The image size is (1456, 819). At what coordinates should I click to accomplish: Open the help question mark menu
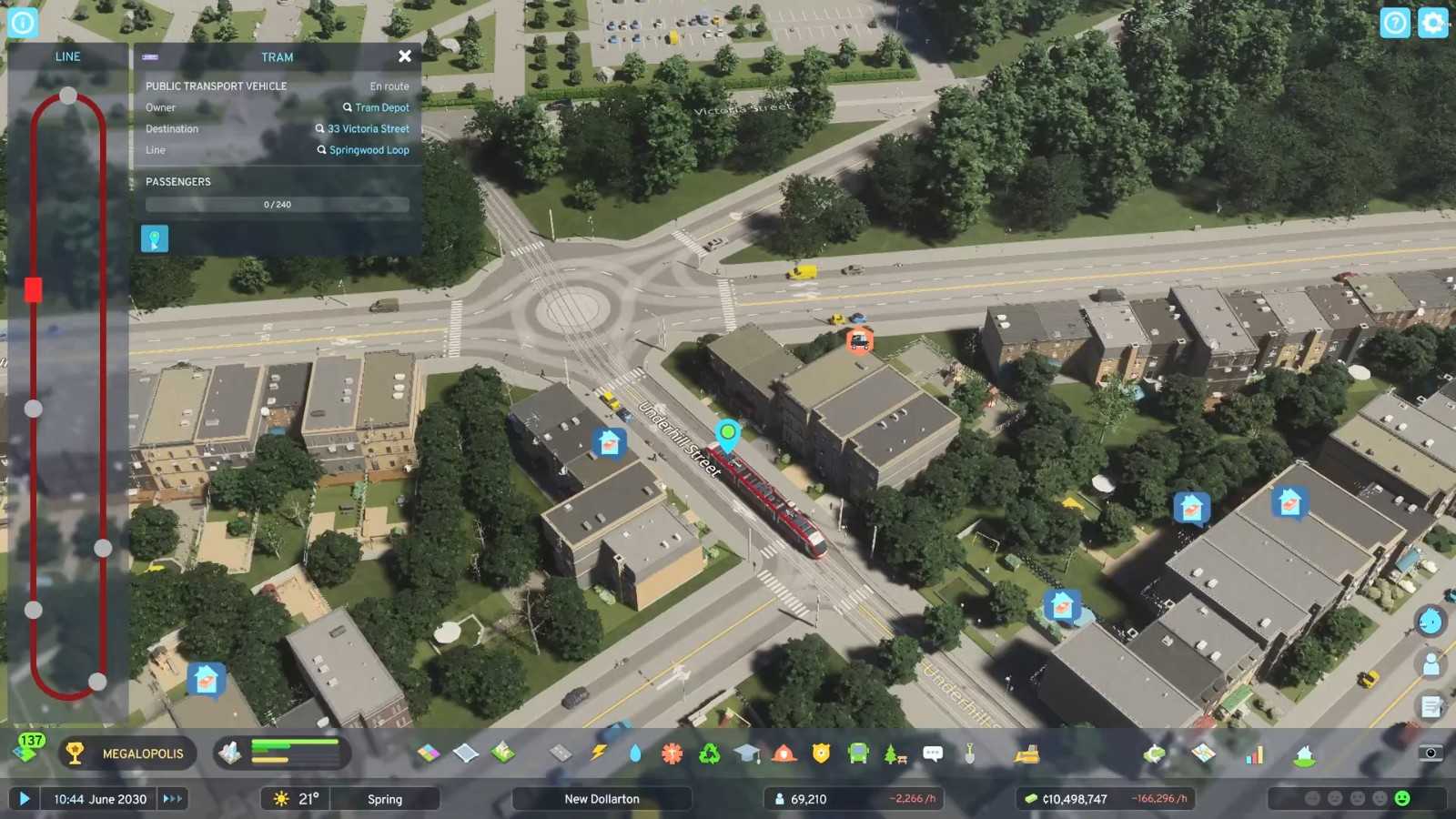pyautogui.click(x=1394, y=23)
